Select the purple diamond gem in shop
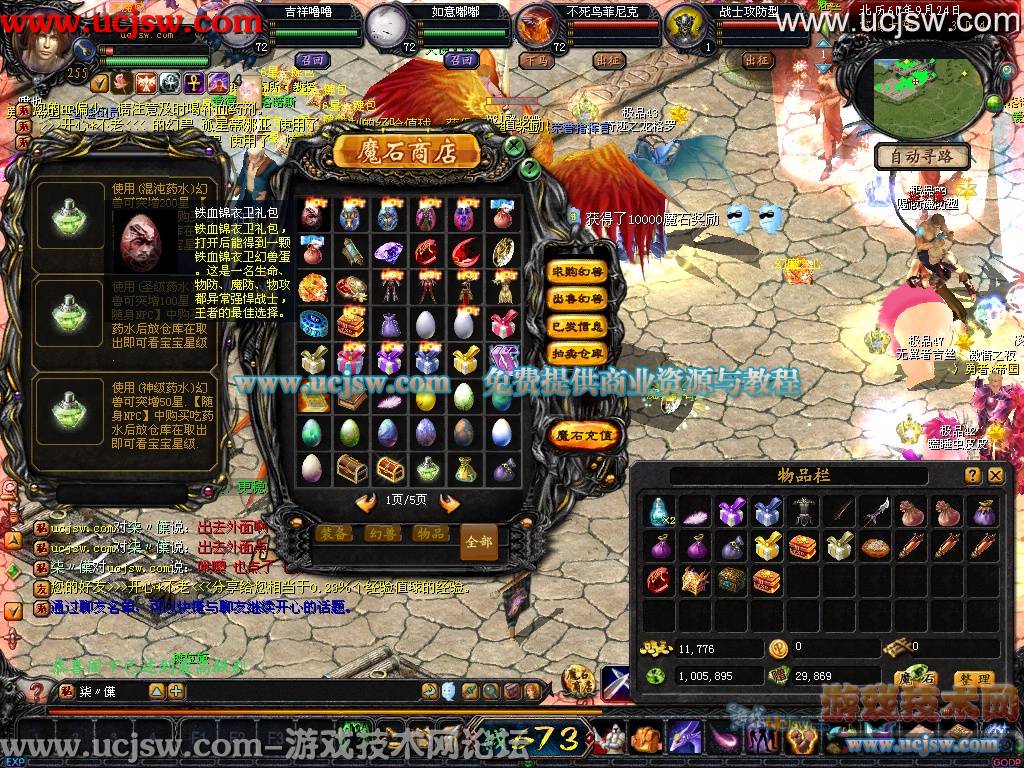Image resolution: width=1024 pixels, height=768 pixels. click(x=388, y=251)
